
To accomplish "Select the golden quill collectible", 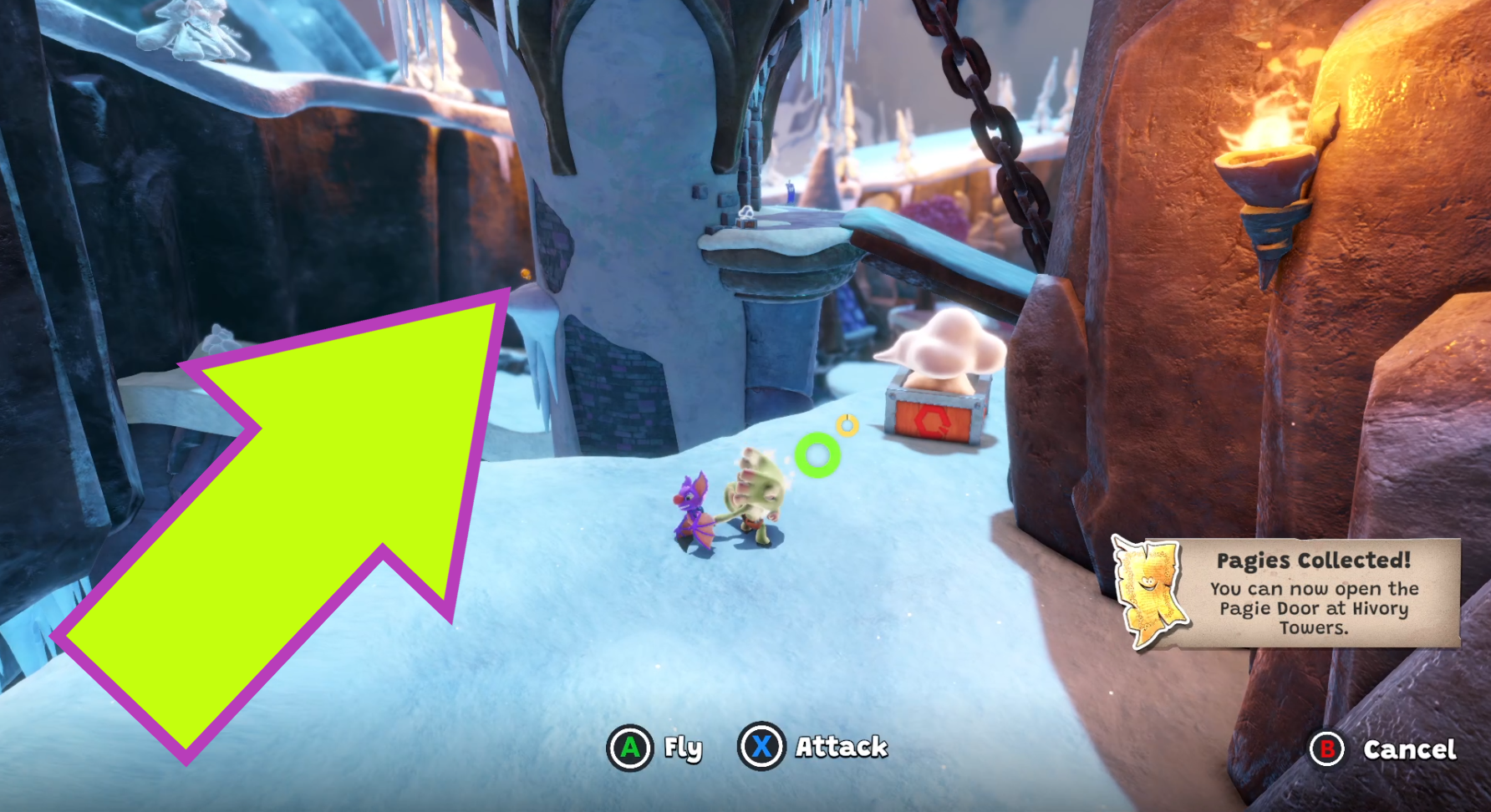I will click(848, 427).
